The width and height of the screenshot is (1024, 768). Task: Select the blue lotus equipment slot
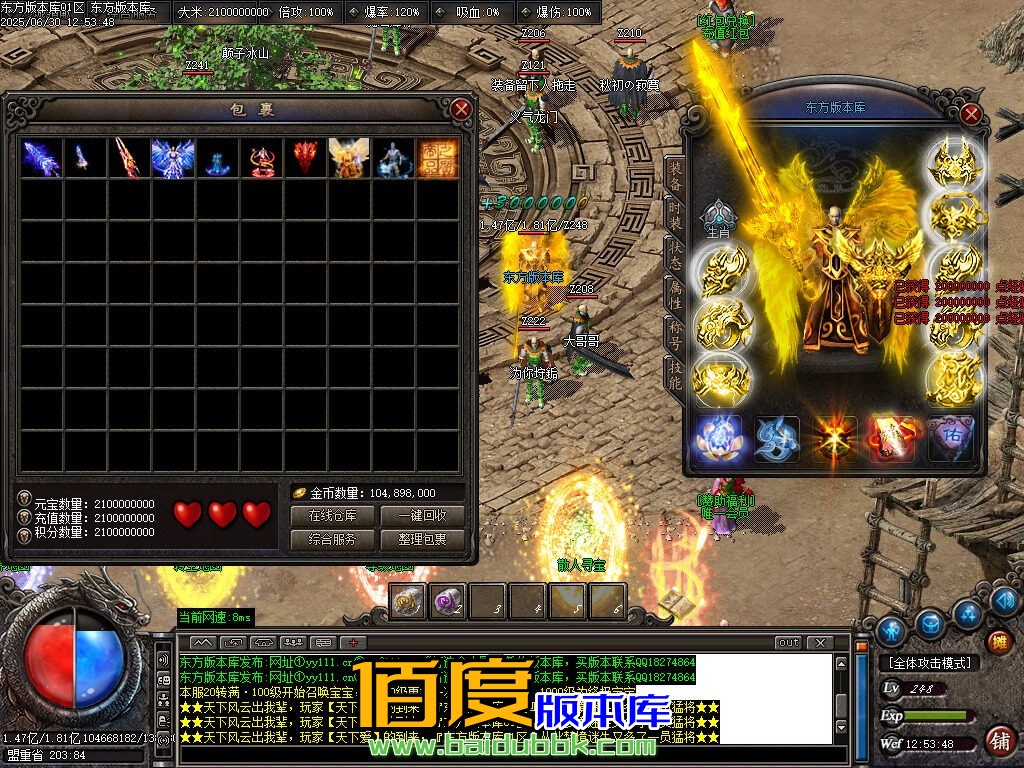point(718,439)
